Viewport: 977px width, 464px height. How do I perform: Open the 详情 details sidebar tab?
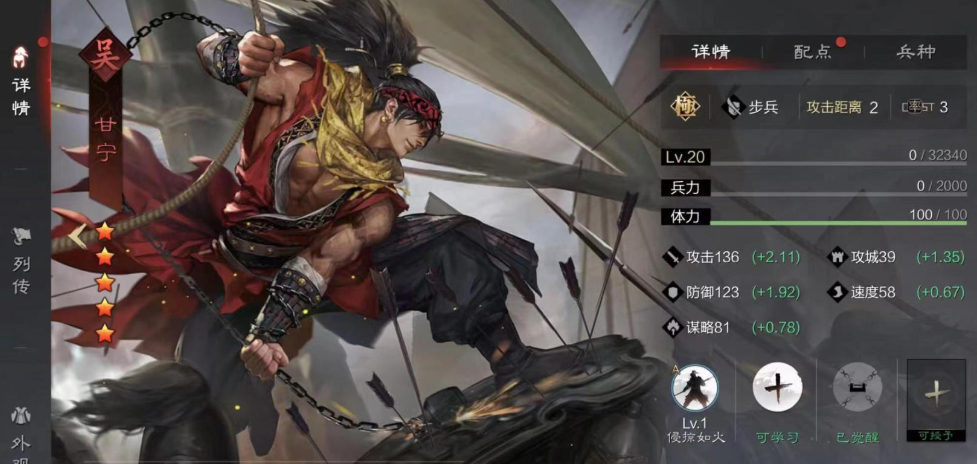click(x=21, y=83)
